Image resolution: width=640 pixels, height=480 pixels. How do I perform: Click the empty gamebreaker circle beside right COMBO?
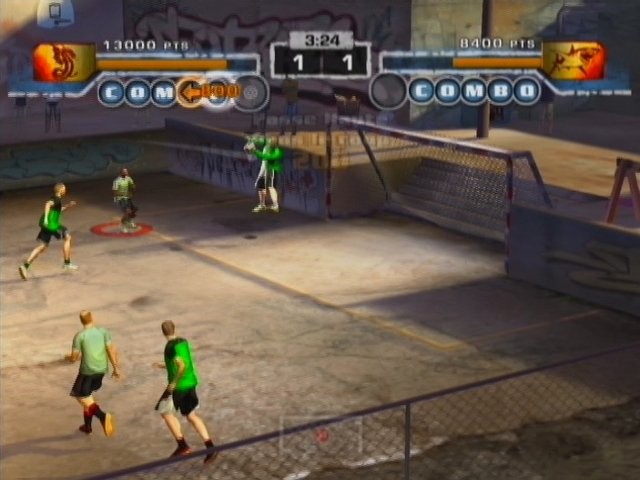pyautogui.click(x=388, y=92)
